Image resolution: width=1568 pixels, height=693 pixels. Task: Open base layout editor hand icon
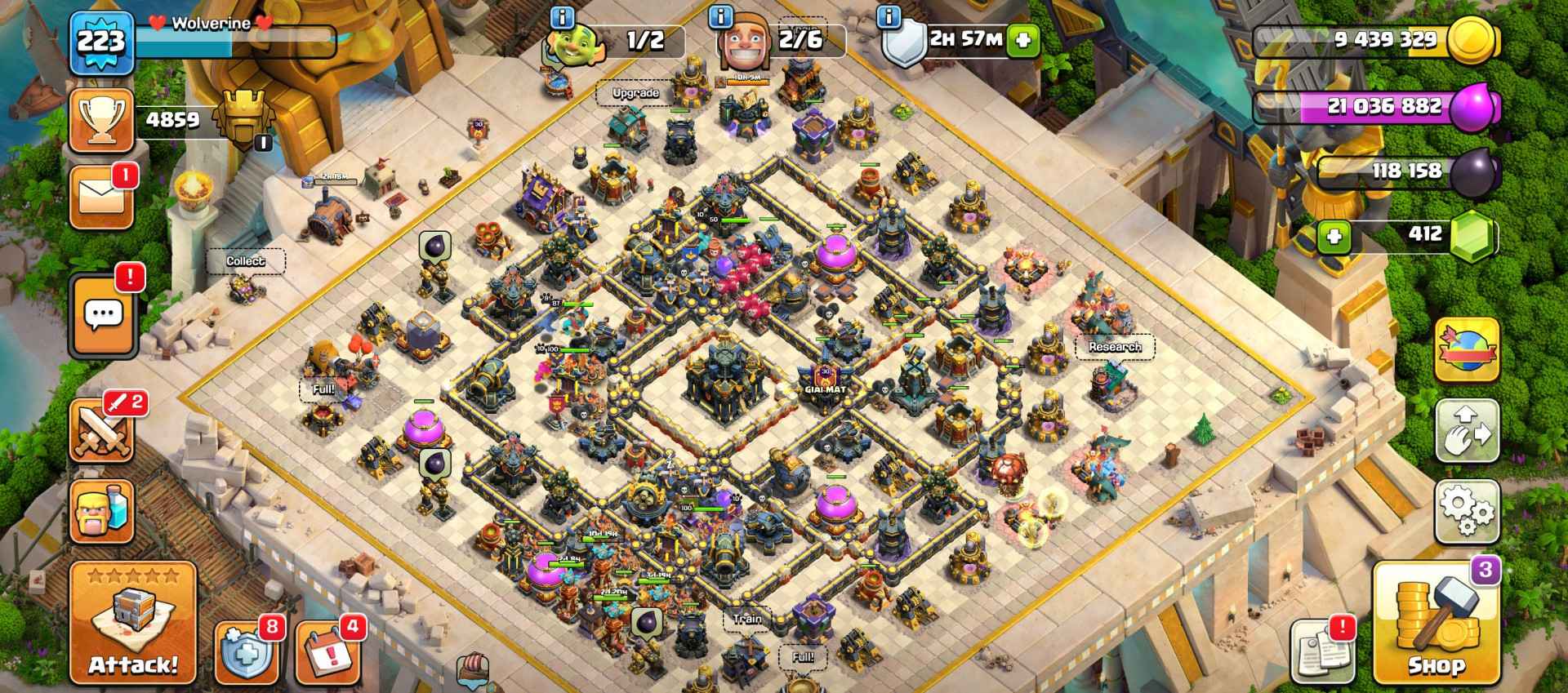click(1467, 431)
